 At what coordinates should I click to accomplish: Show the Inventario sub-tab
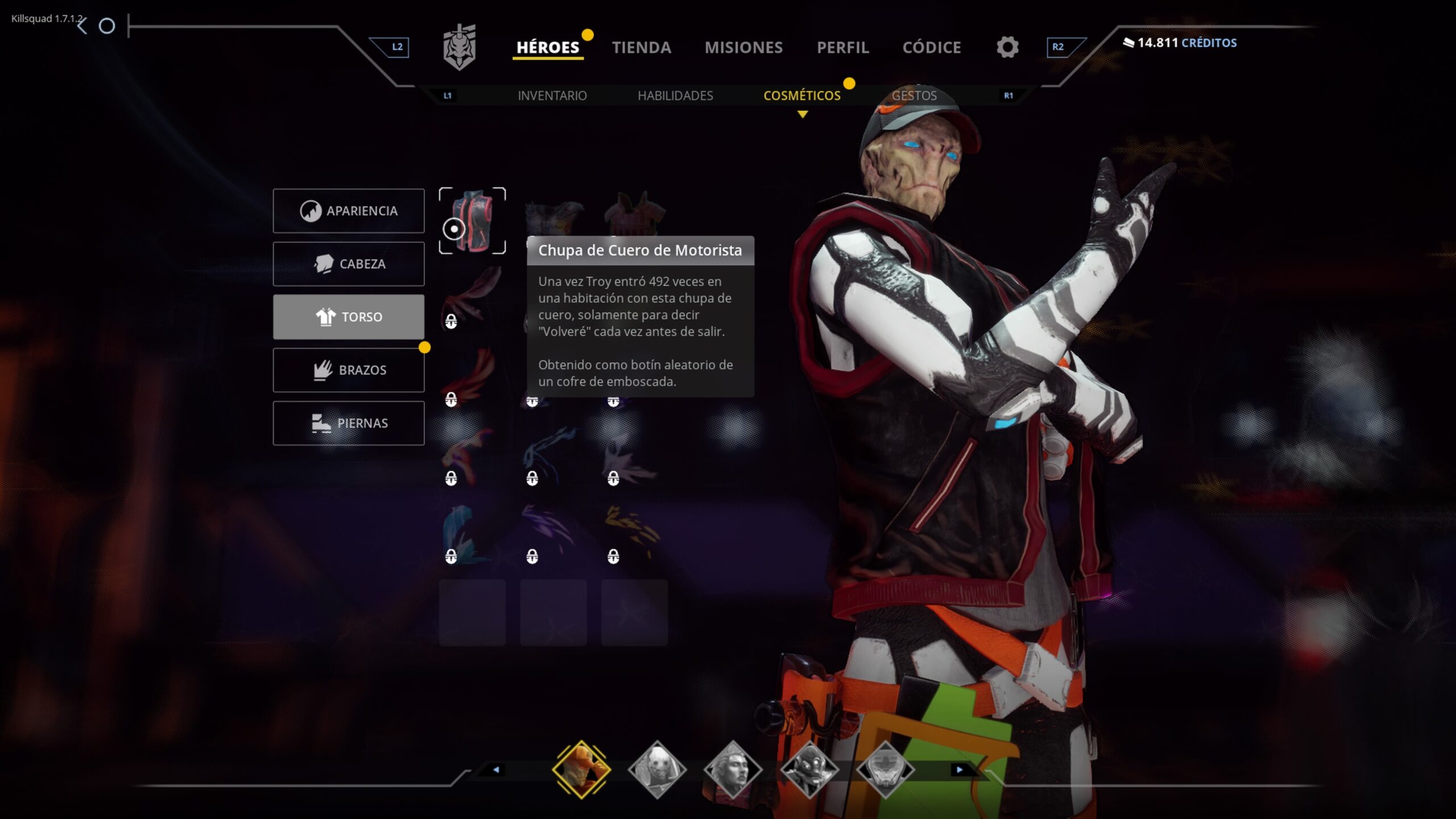(x=552, y=96)
